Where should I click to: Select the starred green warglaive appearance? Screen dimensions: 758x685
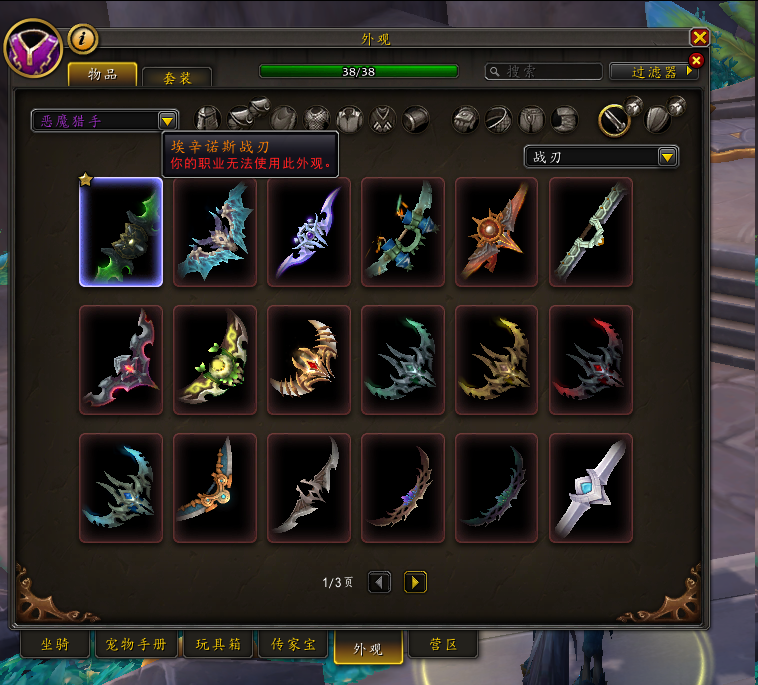point(121,232)
